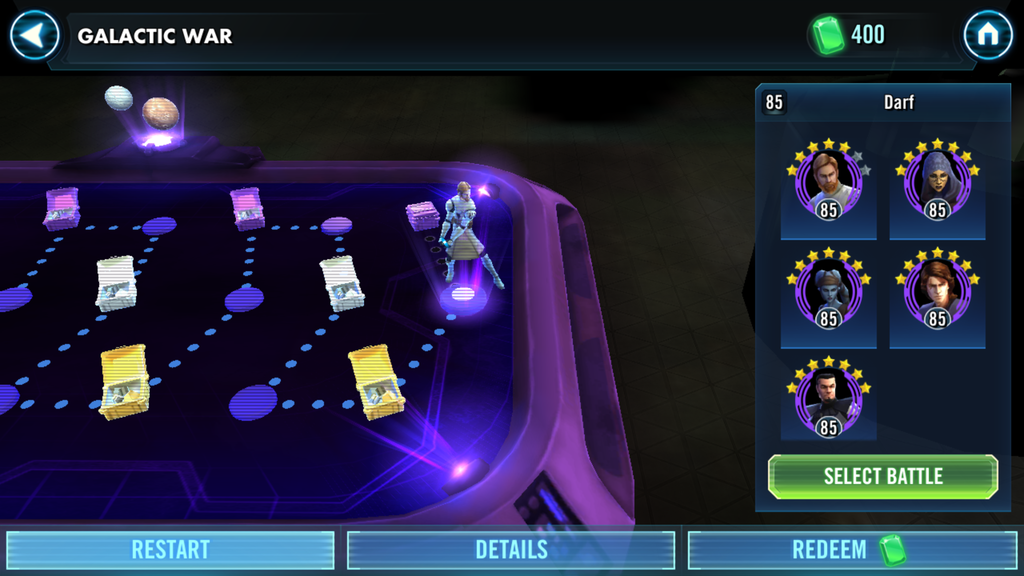Image resolution: width=1024 pixels, height=576 pixels.
Task: Open the Details panel
Action: point(511,549)
